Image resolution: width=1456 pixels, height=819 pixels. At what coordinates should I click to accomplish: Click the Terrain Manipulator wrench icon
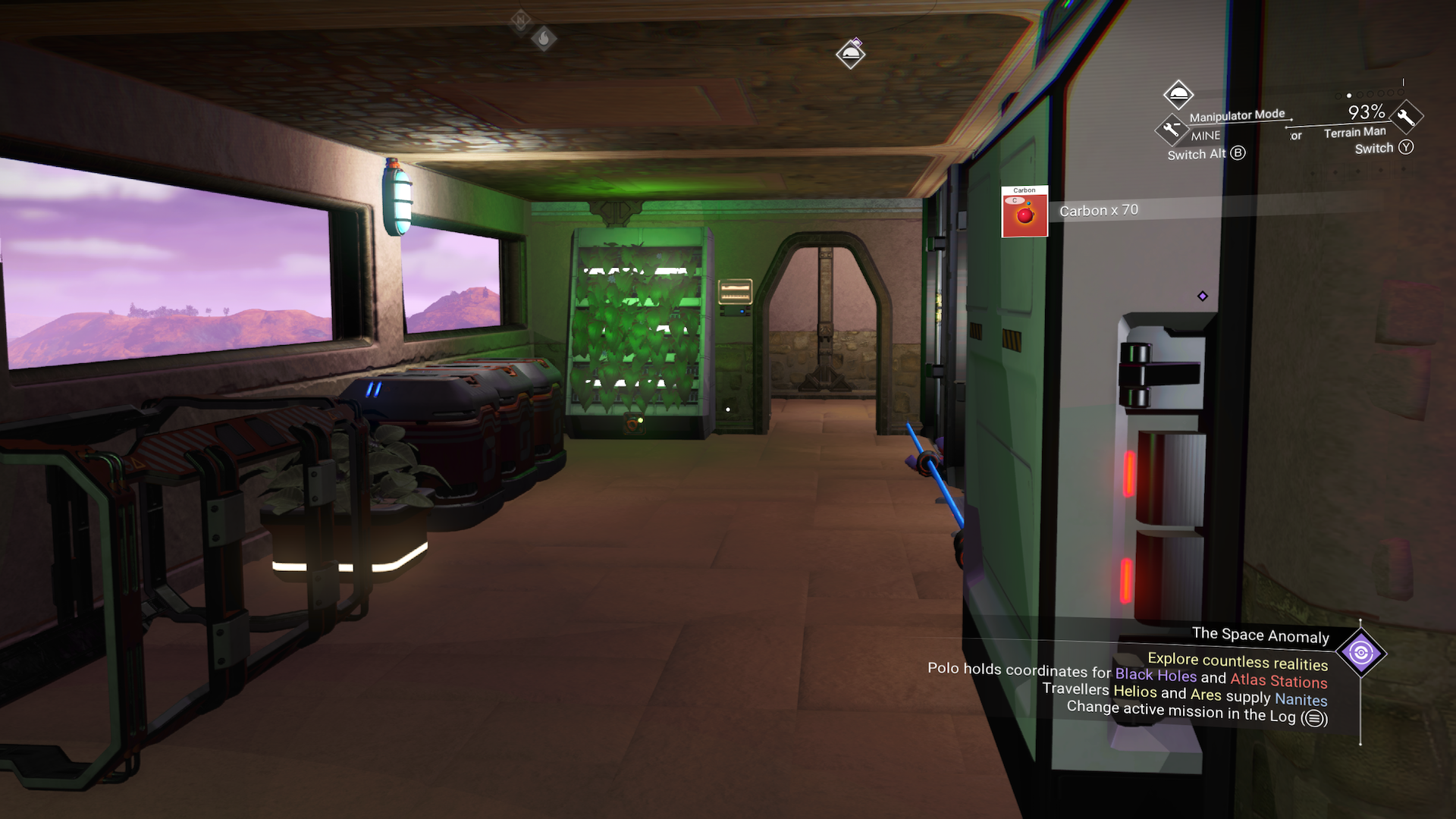1406,117
